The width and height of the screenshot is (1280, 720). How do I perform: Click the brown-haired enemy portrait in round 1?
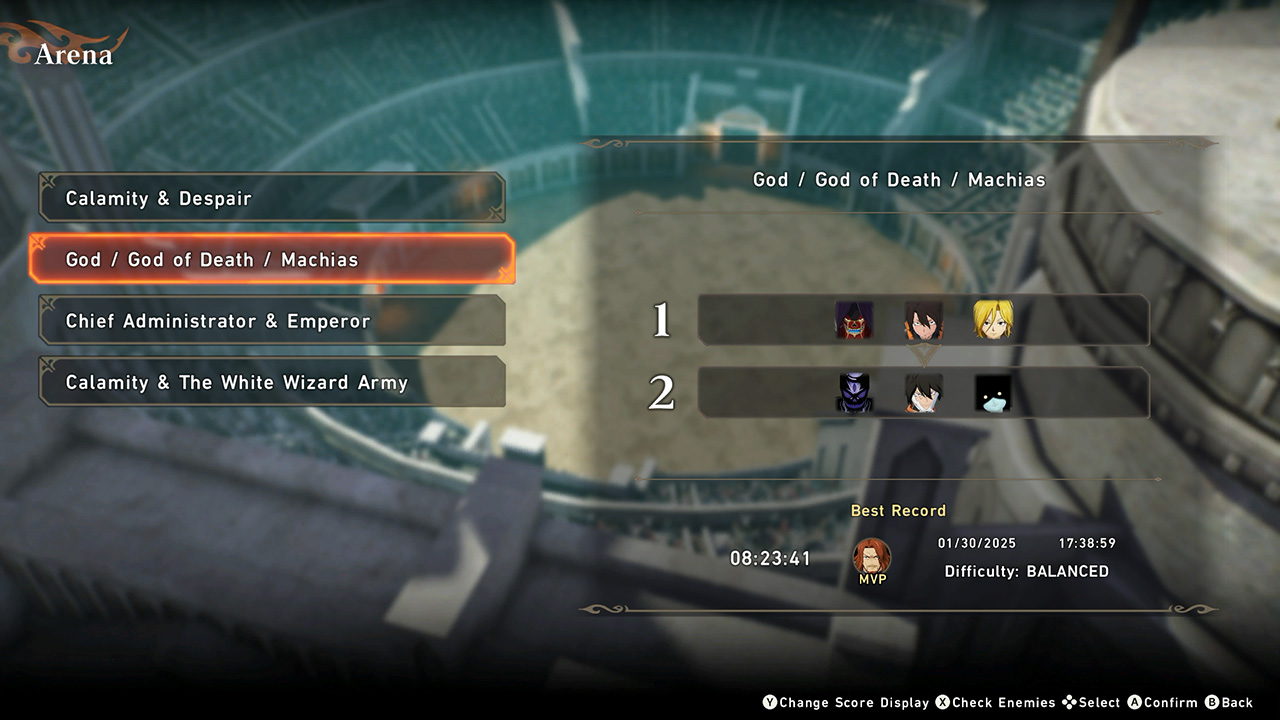click(924, 319)
